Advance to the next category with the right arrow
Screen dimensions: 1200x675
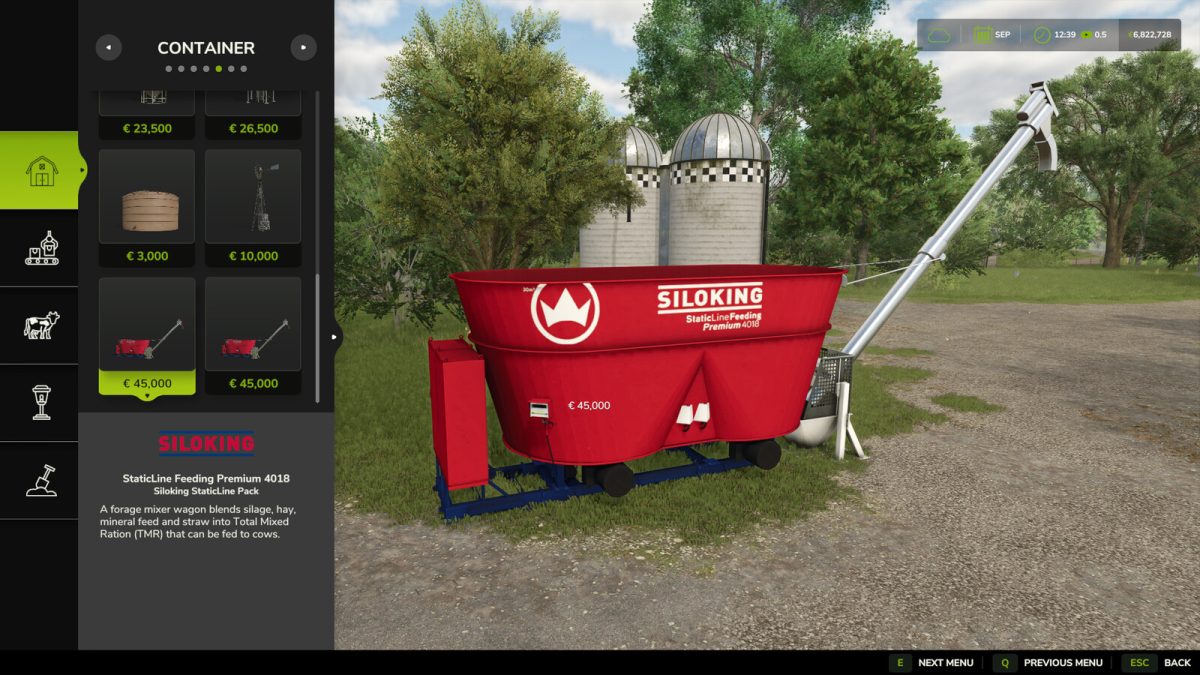(303, 47)
